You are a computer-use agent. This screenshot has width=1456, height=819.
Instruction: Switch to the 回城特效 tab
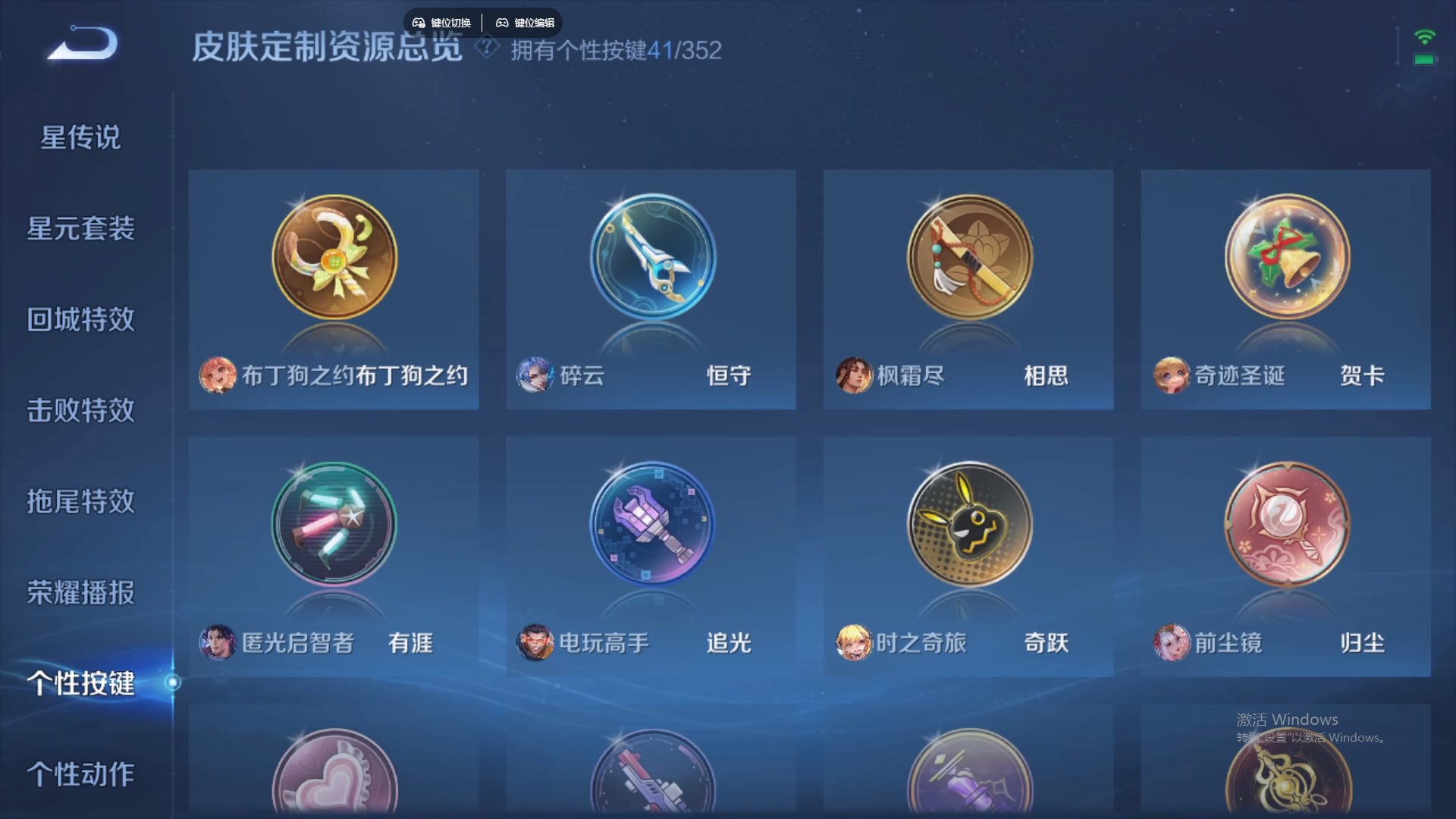click(x=79, y=320)
